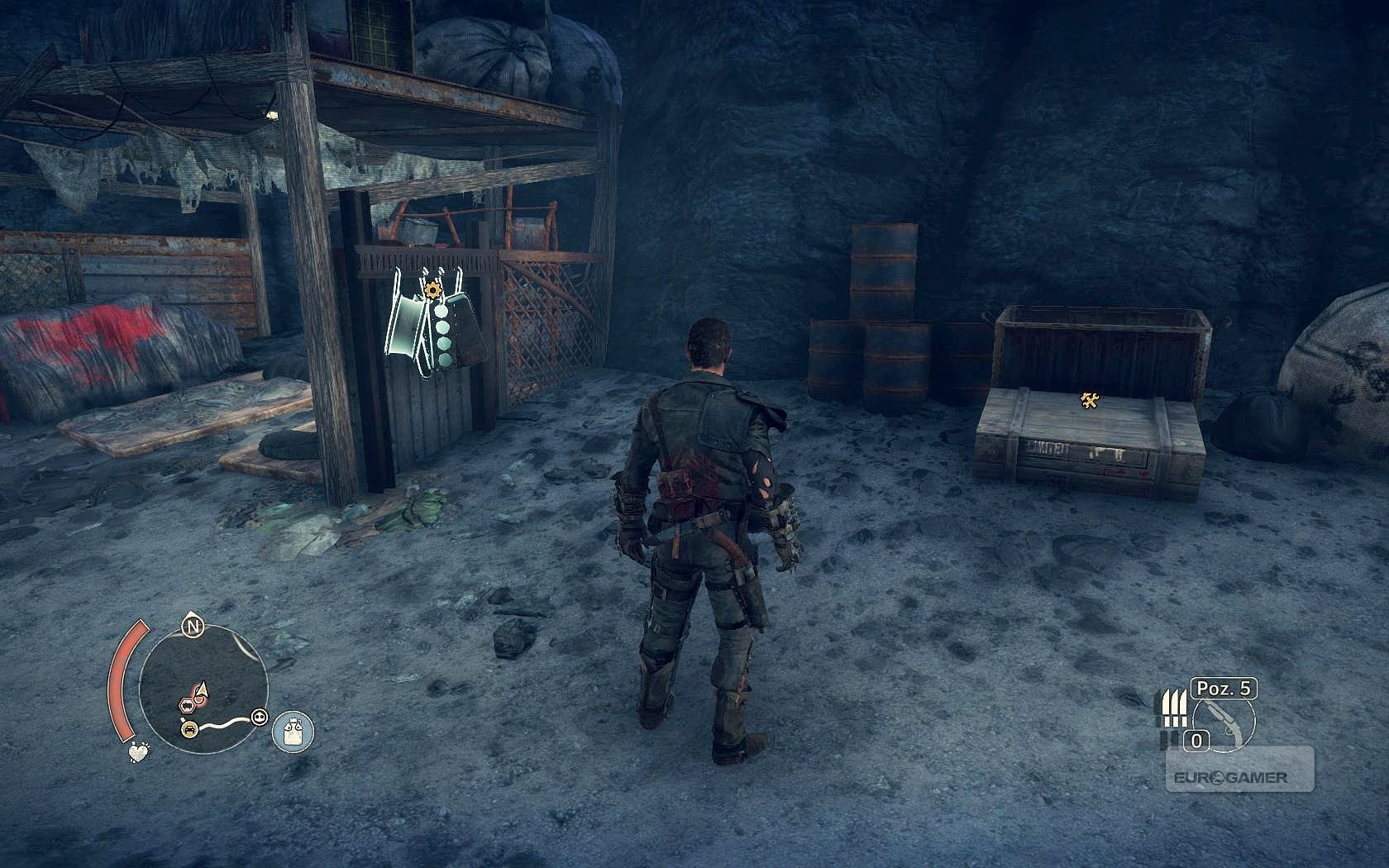Viewport: 1389px width, 868px height.
Task: Select the car marker on the minimap
Action: coord(190,728)
